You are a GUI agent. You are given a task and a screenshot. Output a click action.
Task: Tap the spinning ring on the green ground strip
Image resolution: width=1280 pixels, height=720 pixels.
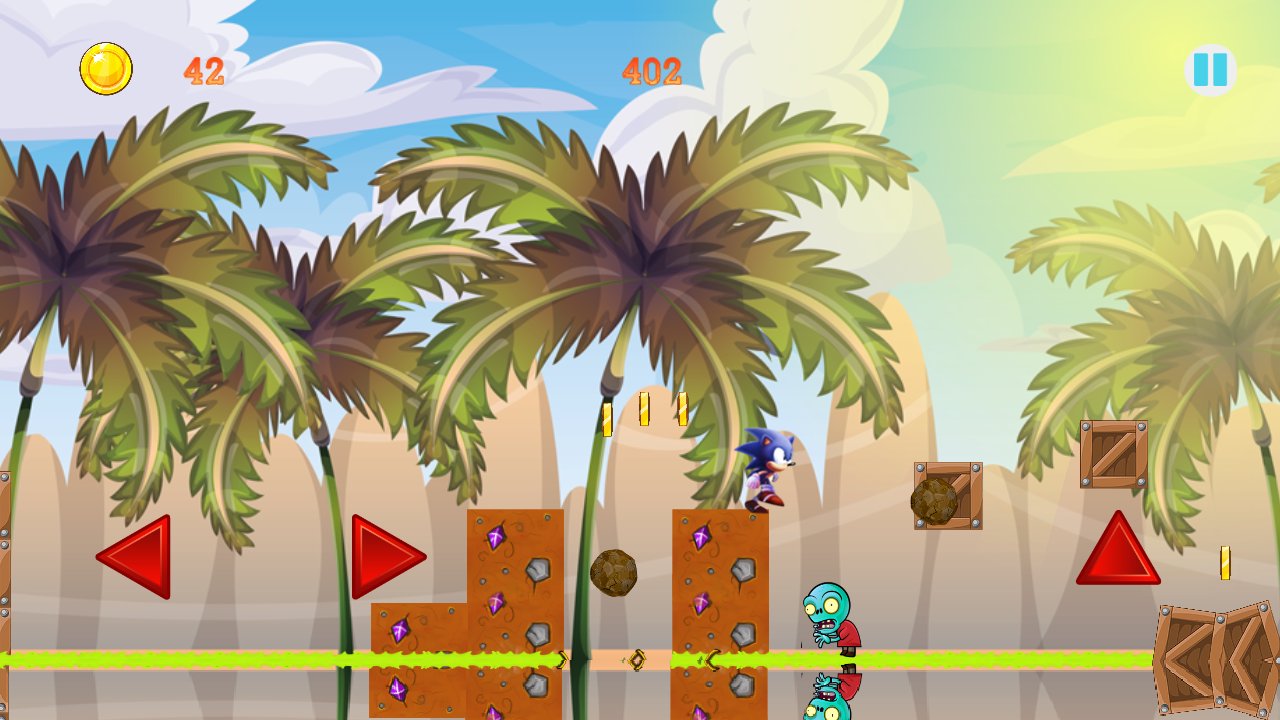coord(639,659)
